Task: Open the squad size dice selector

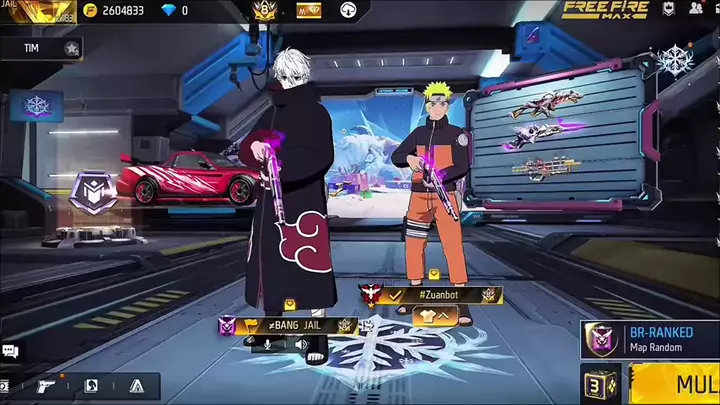Action: point(602,384)
